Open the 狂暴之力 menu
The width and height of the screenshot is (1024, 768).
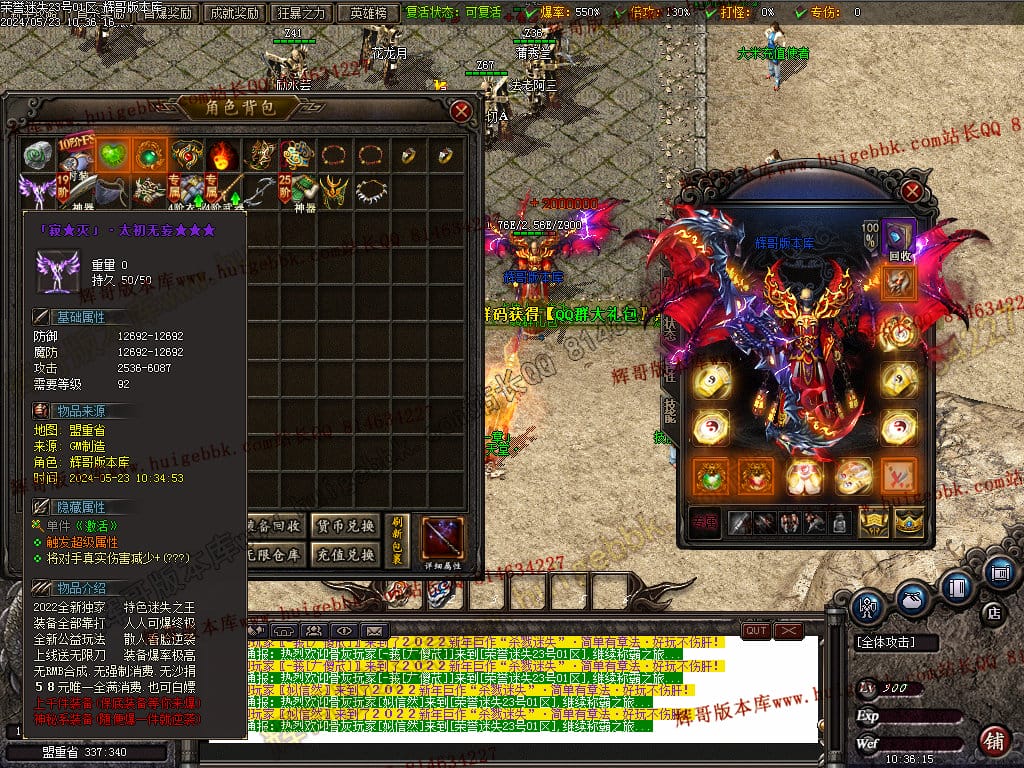point(301,13)
